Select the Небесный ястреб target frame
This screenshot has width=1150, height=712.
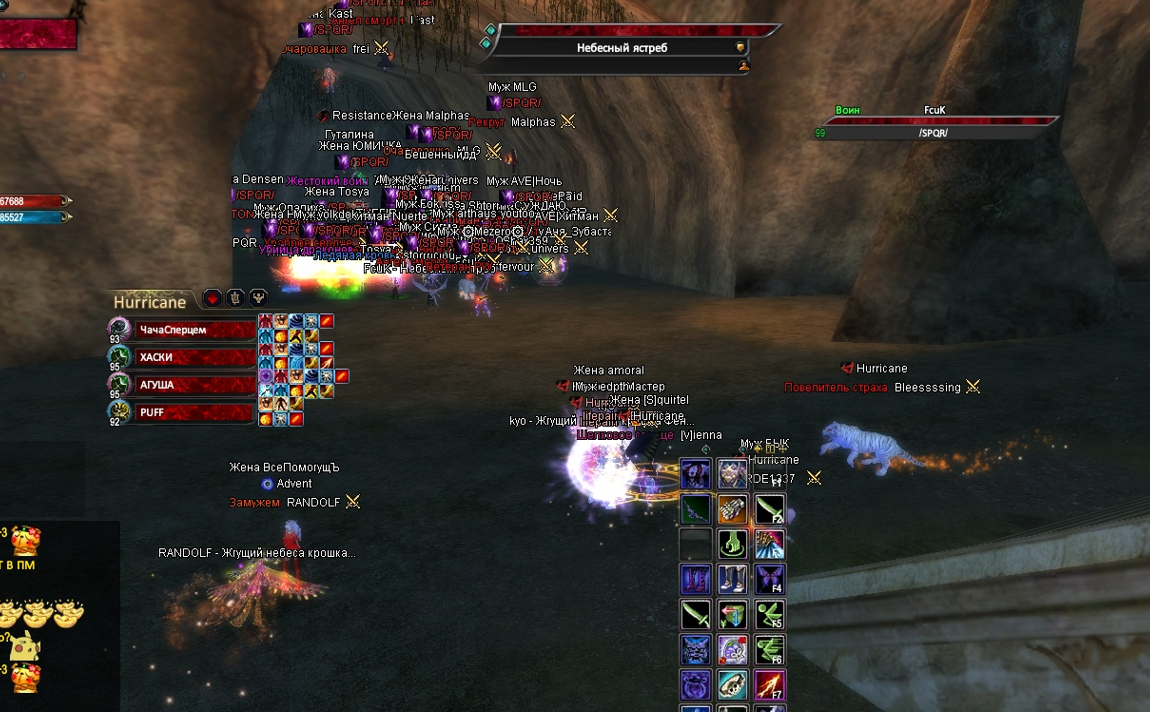point(621,48)
